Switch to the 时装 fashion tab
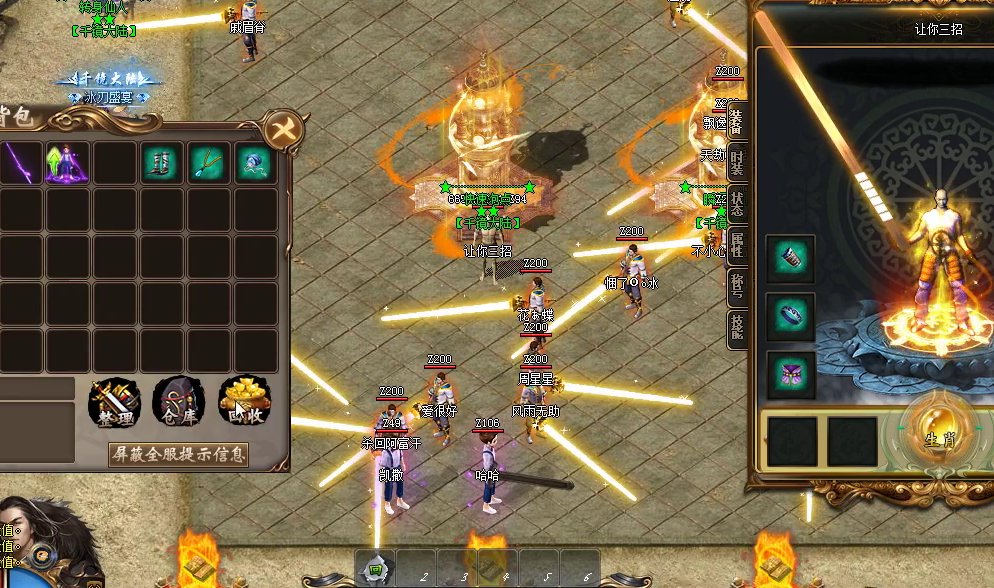The width and height of the screenshot is (994, 588). [x=737, y=163]
